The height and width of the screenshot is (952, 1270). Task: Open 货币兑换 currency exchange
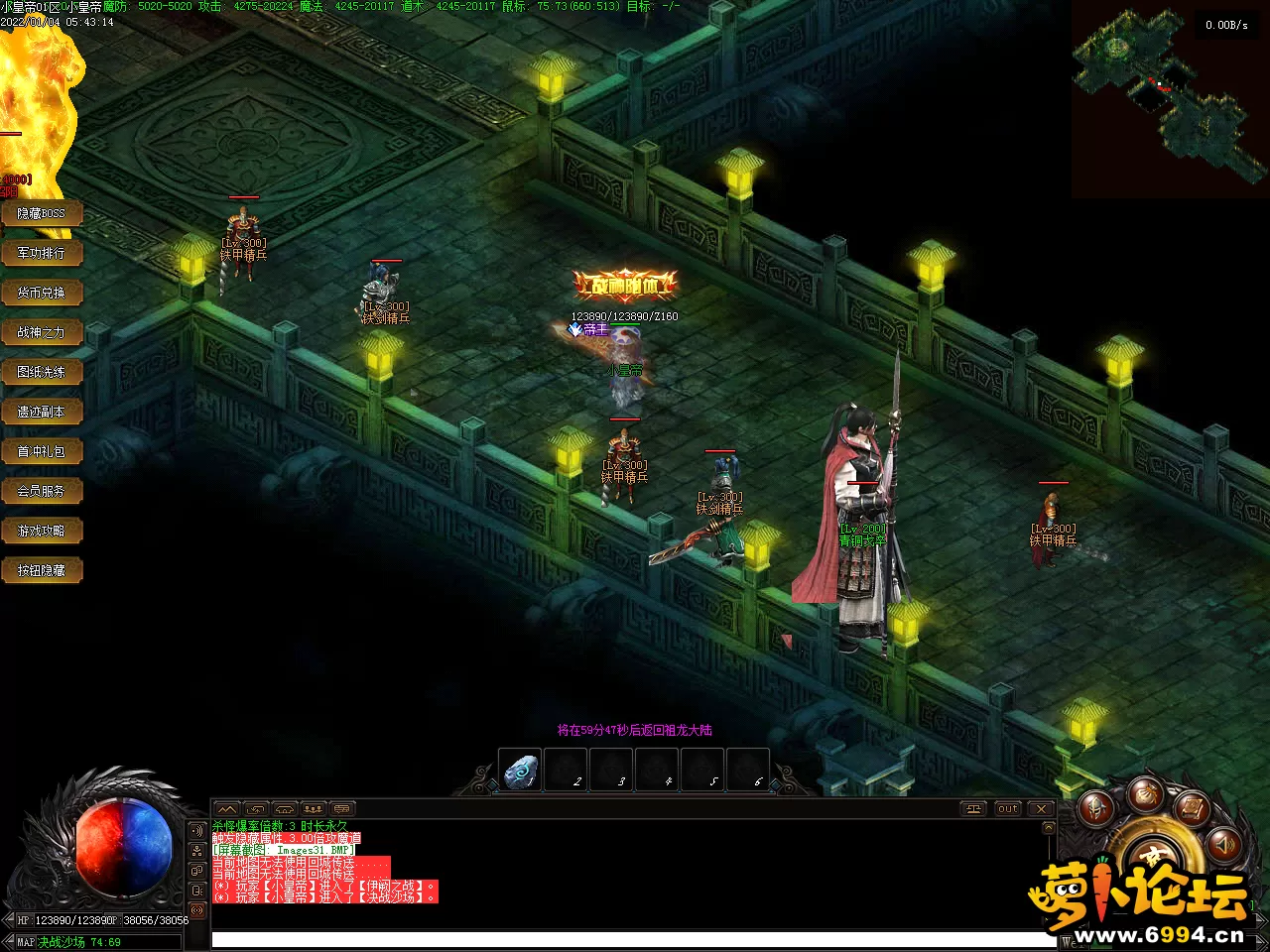point(41,293)
